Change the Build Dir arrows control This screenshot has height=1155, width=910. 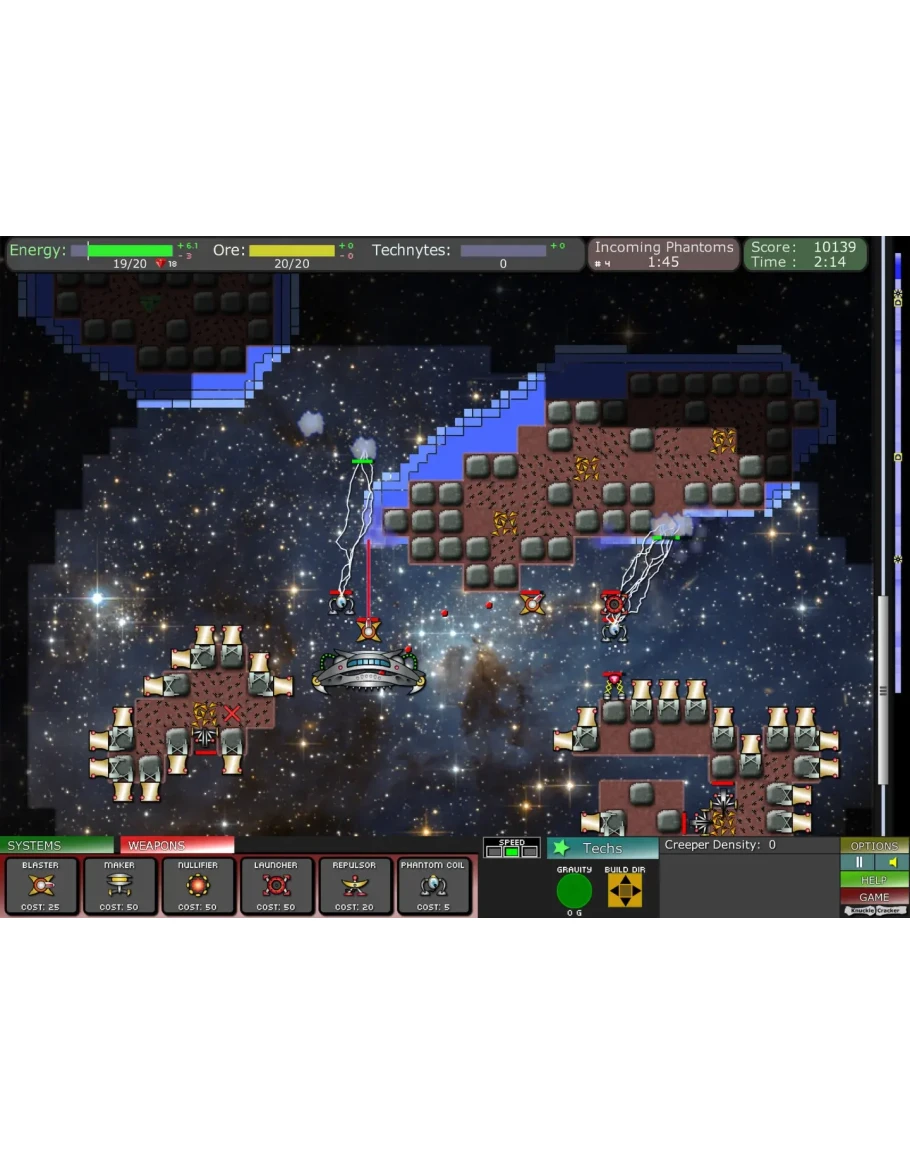[x=625, y=890]
